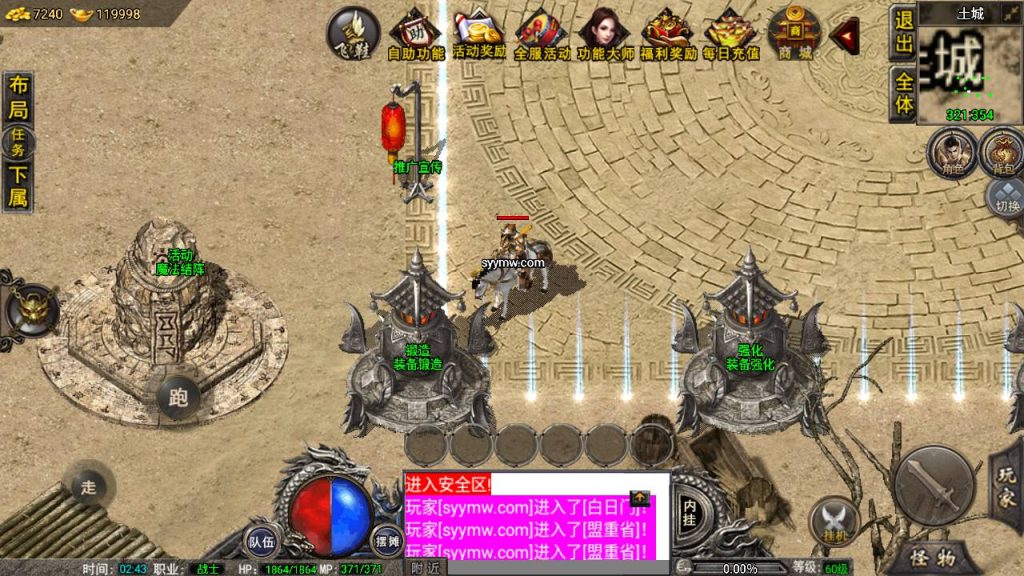Select the 全体 button beside the minimap
Screen dimensions: 1024x576
pos(903,94)
